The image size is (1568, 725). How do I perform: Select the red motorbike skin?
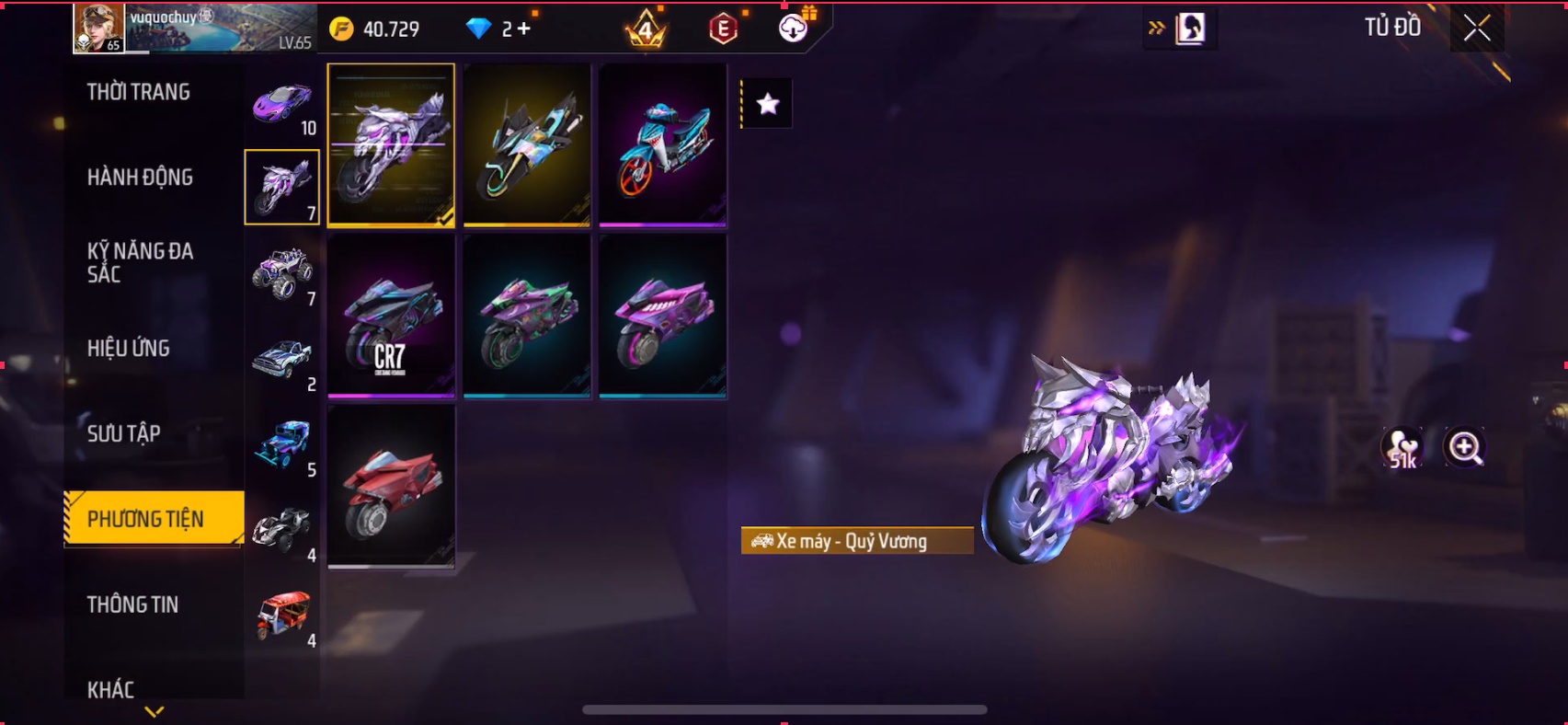[391, 487]
